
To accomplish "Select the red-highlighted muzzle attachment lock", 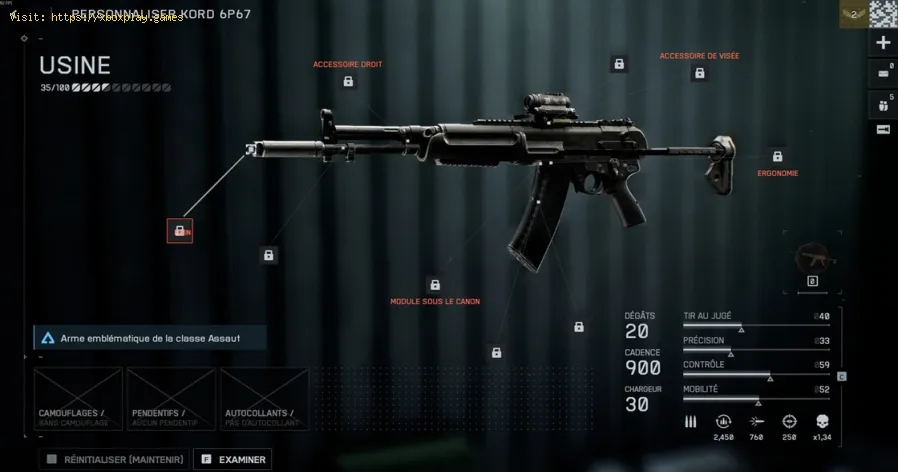I will click(180, 230).
